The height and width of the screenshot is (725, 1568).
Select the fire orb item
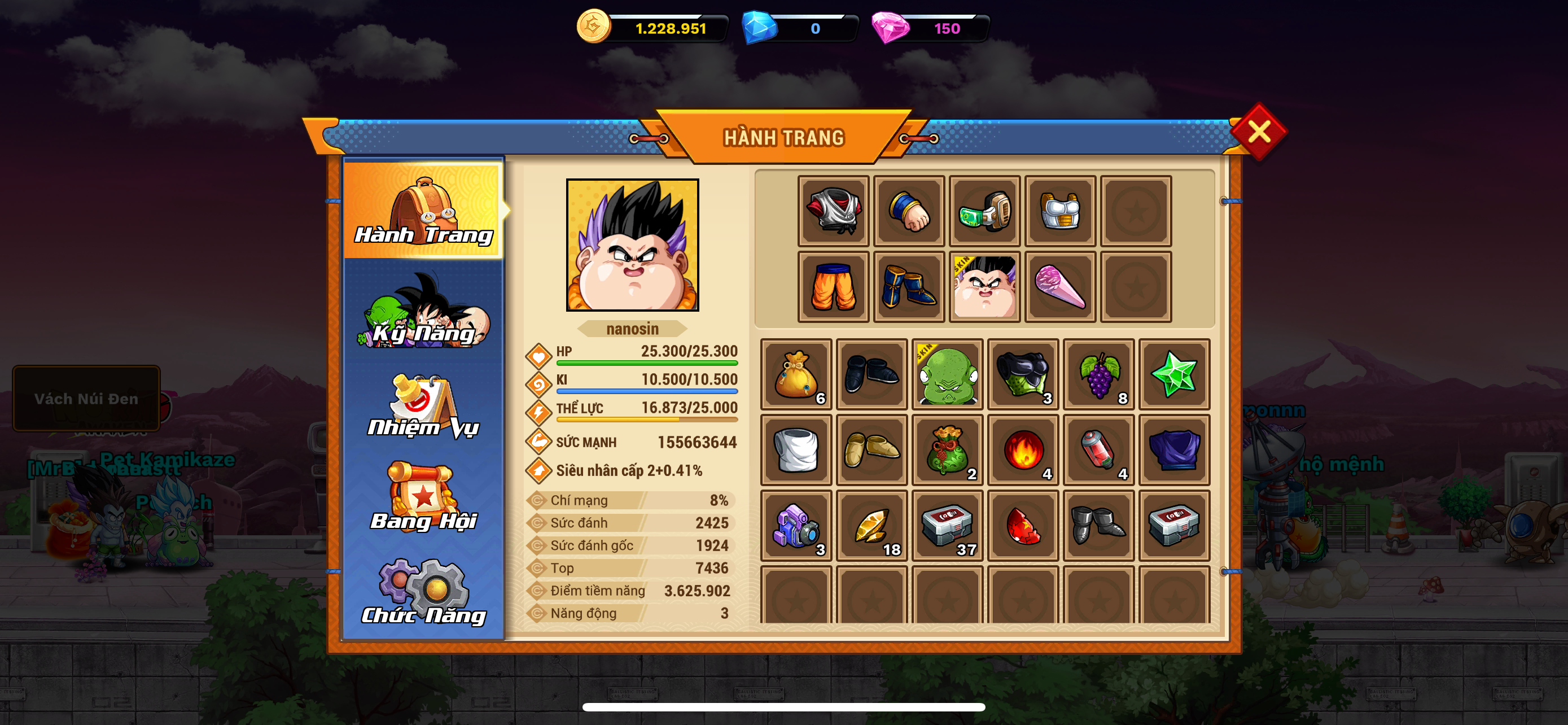tap(1023, 450)
